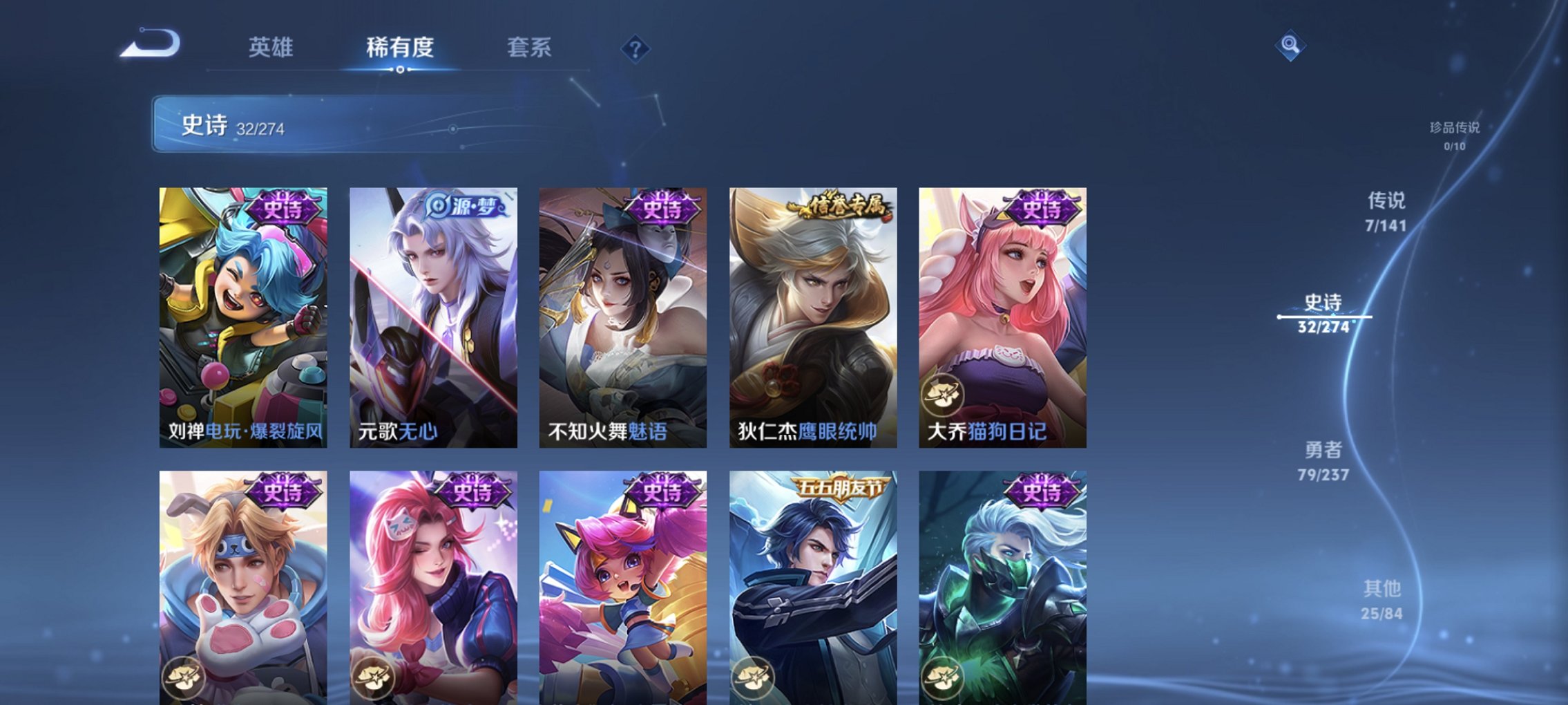Open help via the question mark icon
The image size is (1568, 705).
(x=636, y=48)
